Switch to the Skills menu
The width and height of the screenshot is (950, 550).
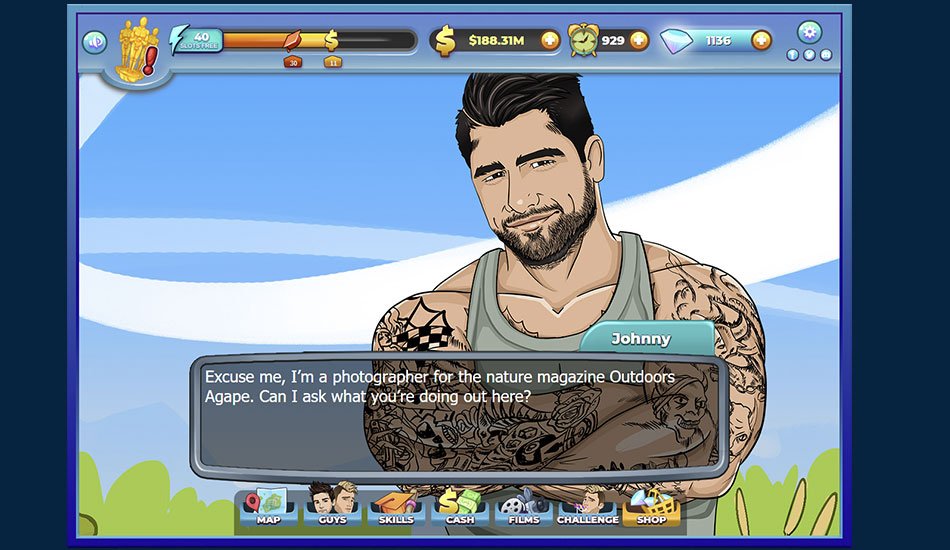click(x=396, y=506)
